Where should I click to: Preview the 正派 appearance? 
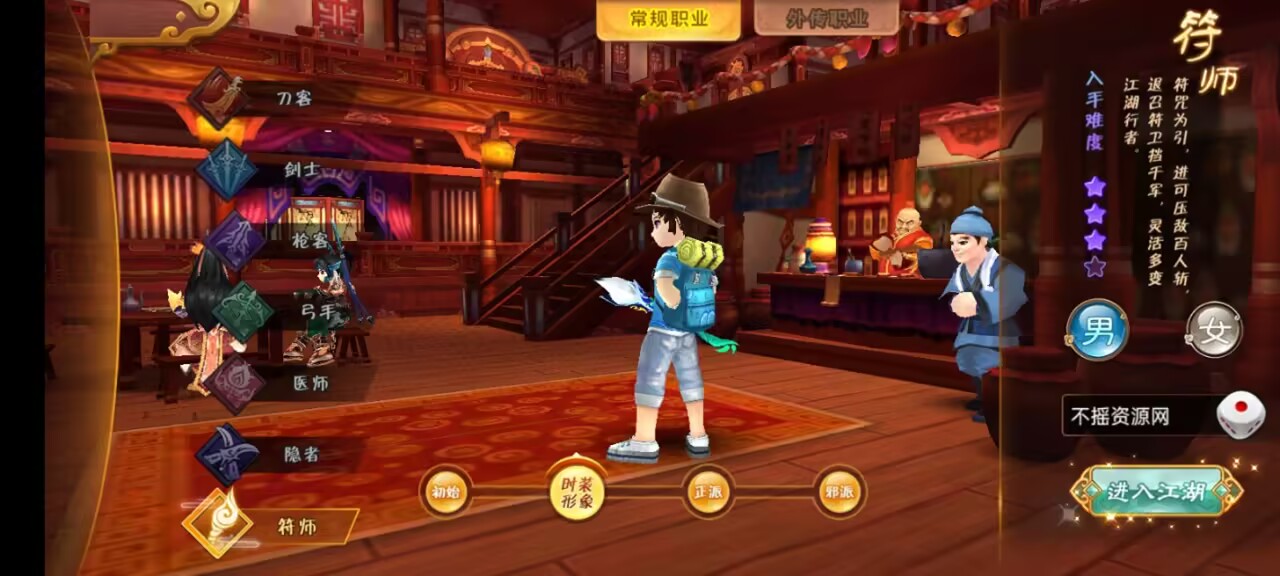pos(708,492)
